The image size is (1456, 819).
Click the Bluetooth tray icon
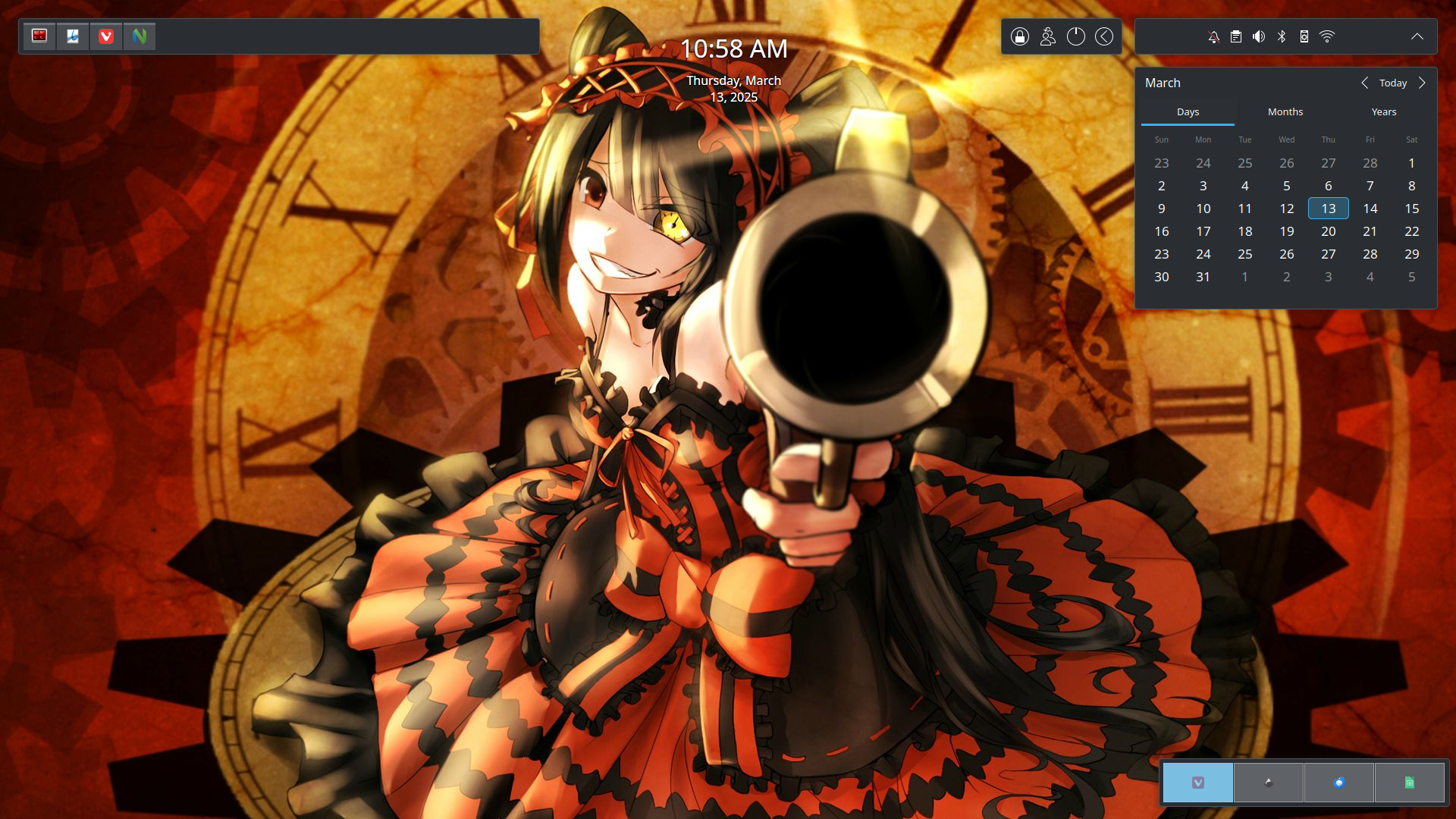tap(1282, 36)
